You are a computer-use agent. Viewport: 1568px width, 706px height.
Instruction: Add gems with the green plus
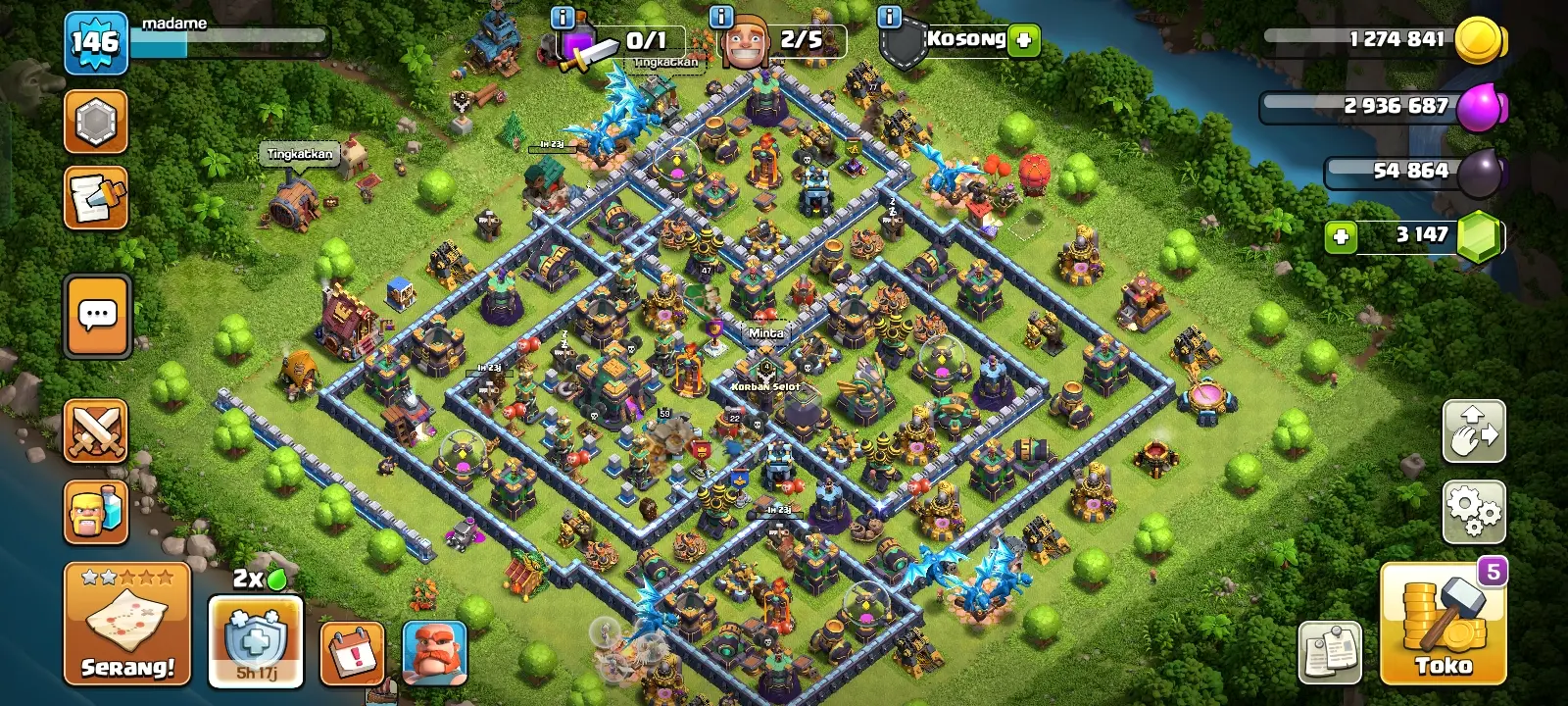click(1341, 236)
